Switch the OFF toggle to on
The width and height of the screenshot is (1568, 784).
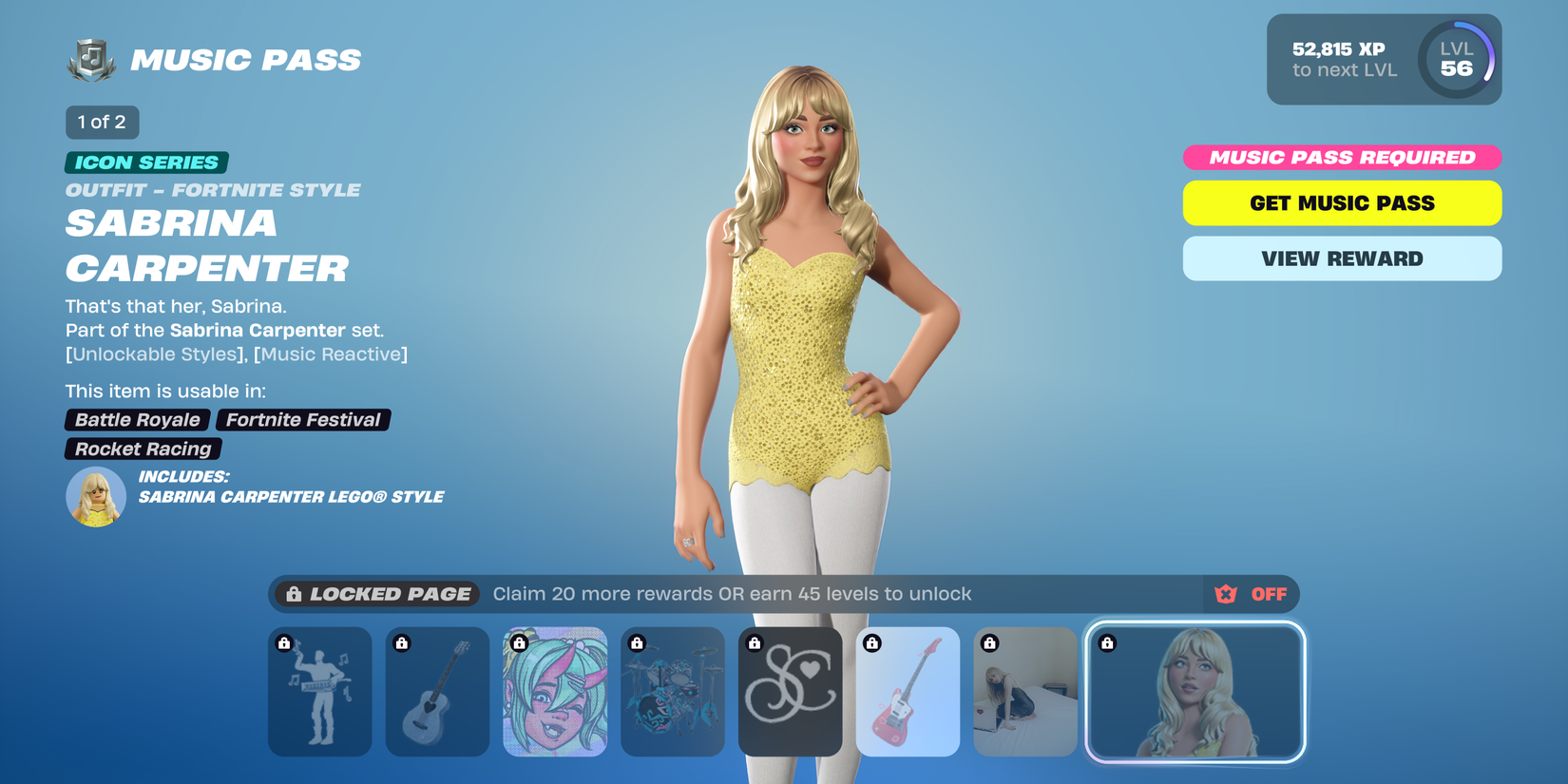1268,594
